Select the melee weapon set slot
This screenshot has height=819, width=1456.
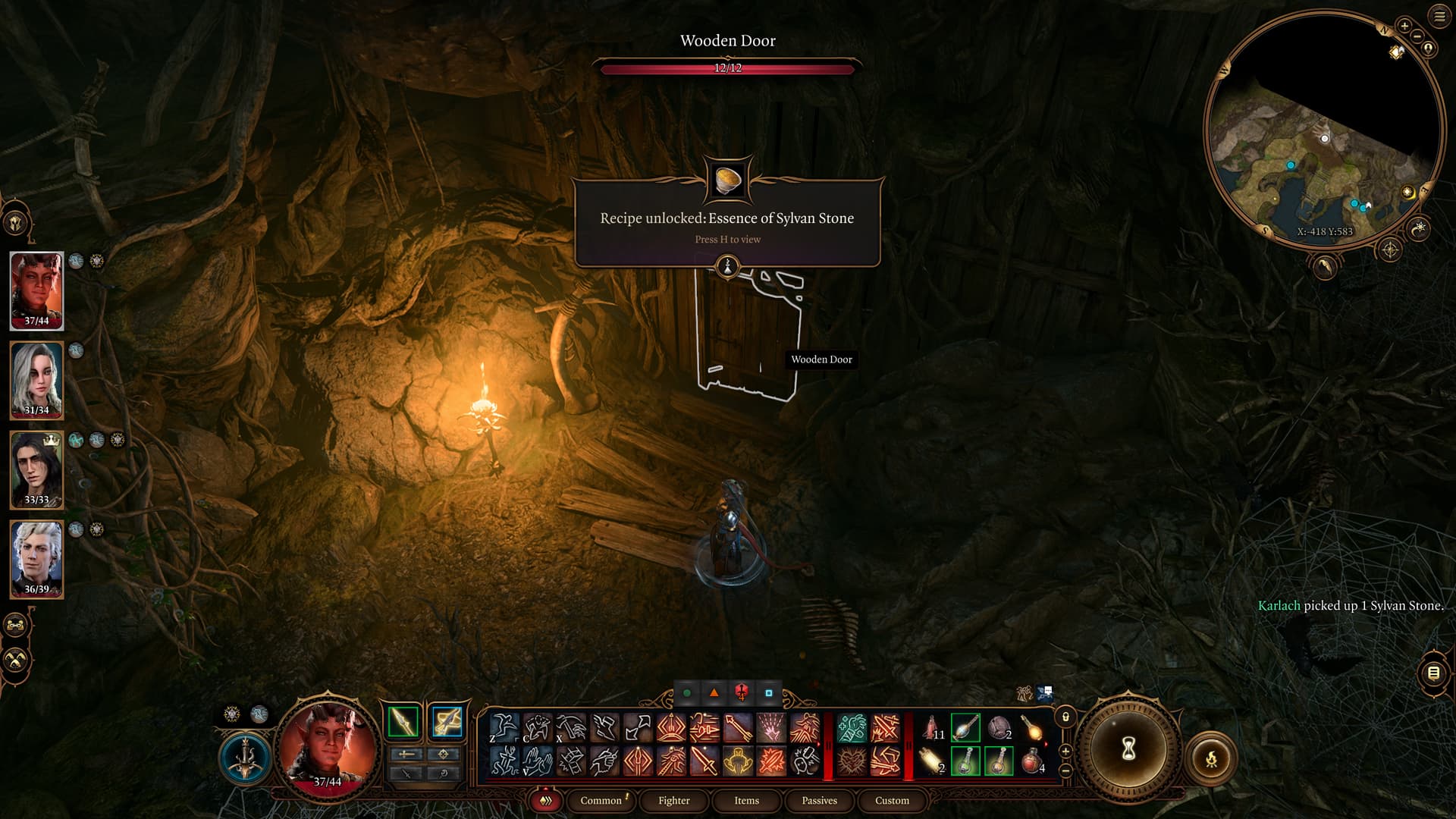point(403,721)
